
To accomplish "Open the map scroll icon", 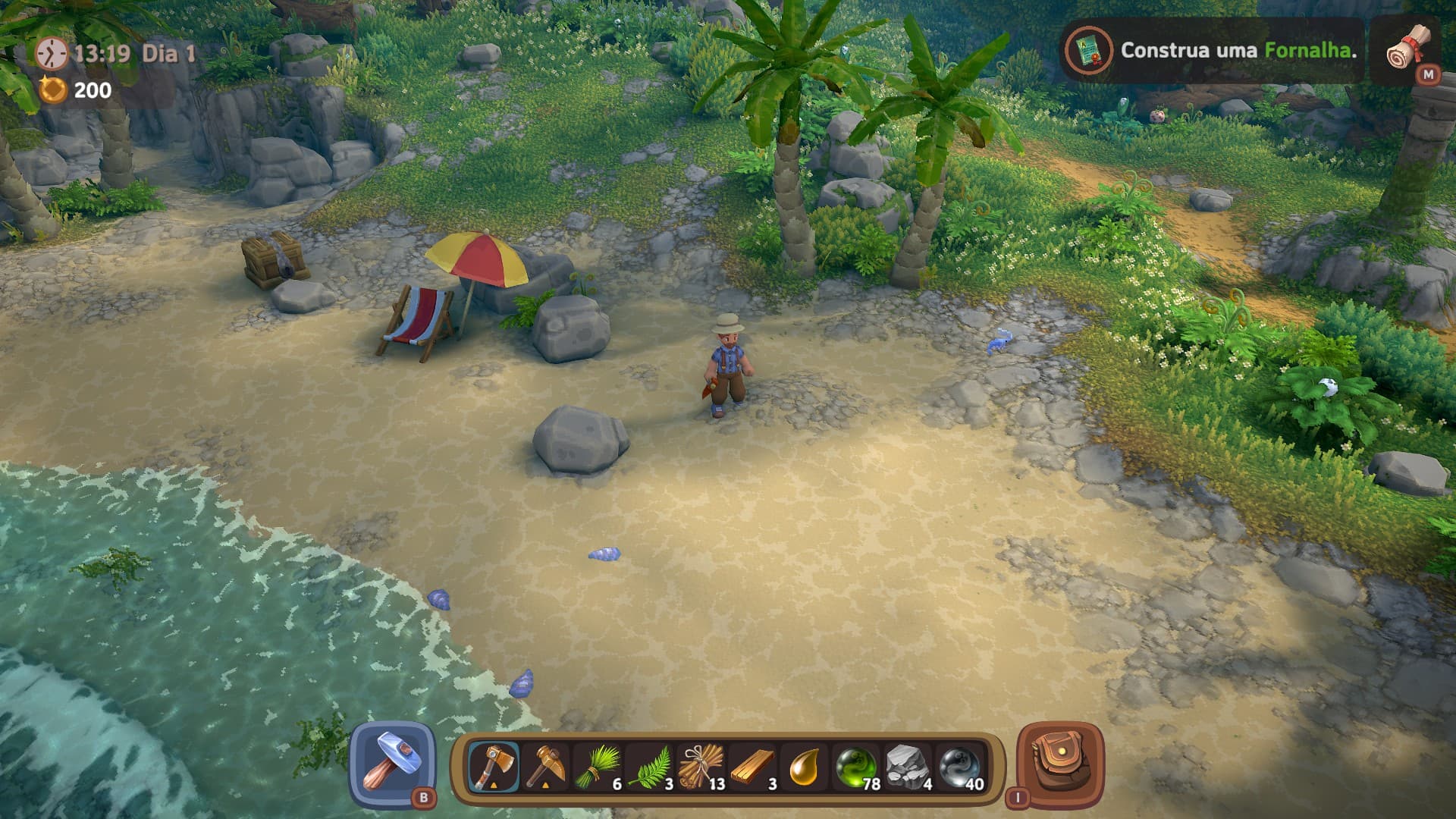I will (x=1408, y=49).
